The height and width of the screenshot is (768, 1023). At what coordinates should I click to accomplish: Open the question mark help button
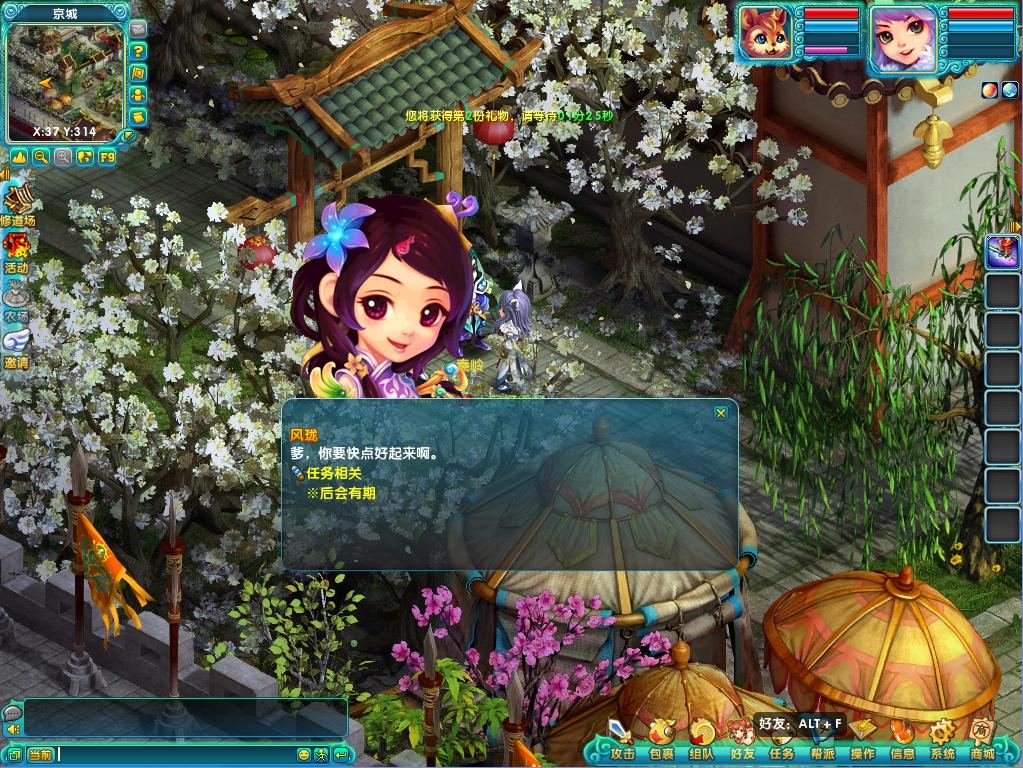pyautogui.click(x=138, y=51)
